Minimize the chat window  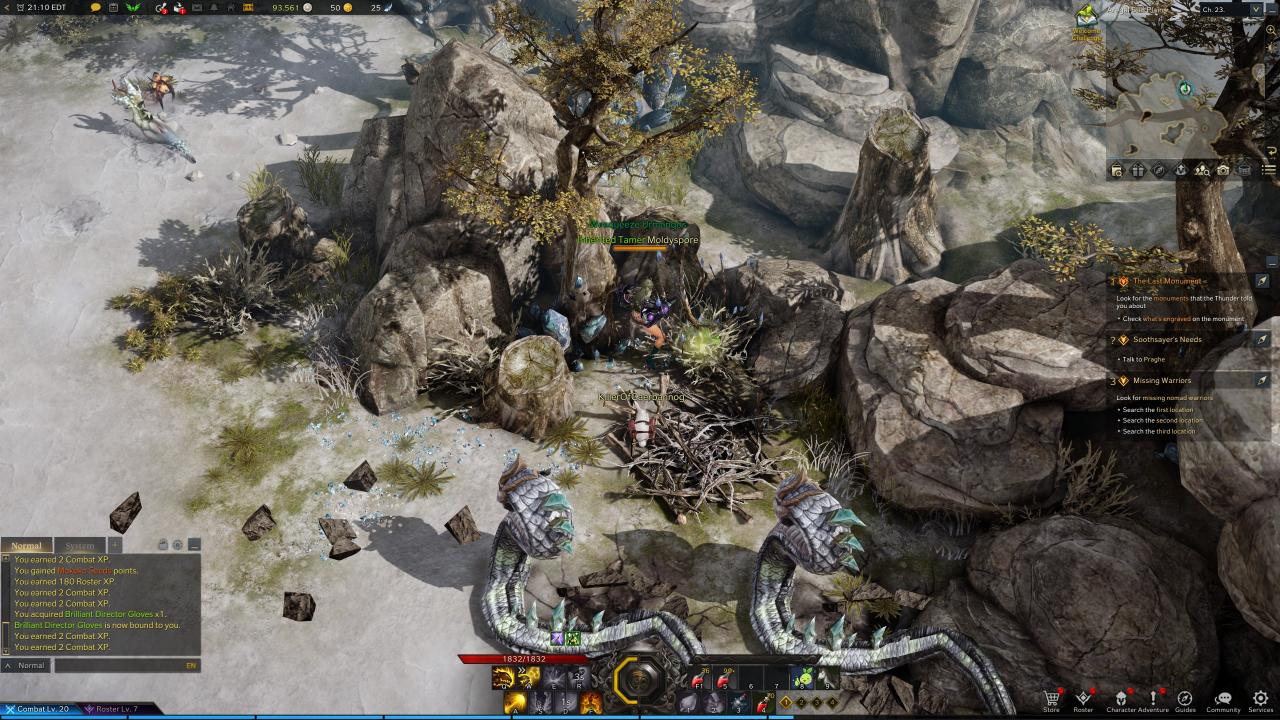[194, 545]
